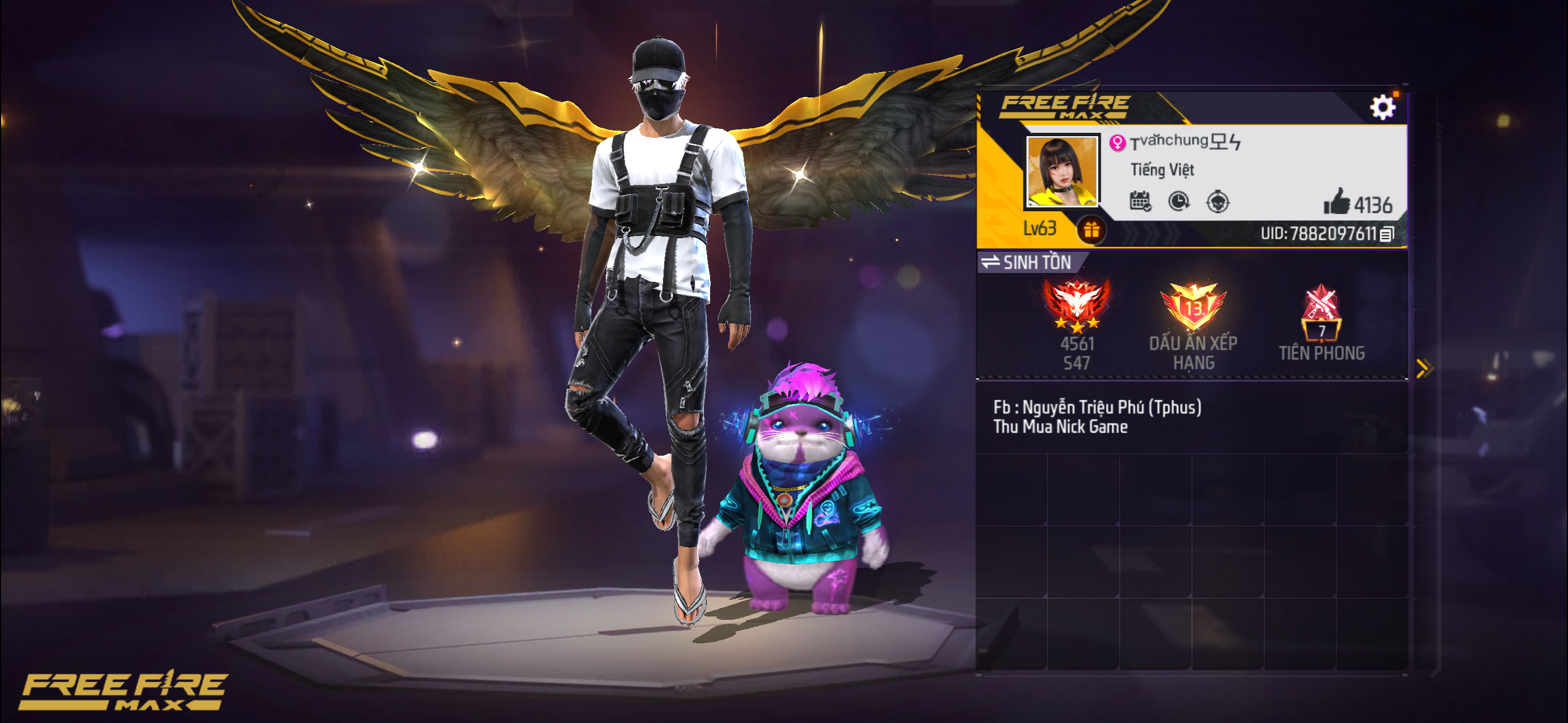Click the player name Tvănchung
This screenshot has height=723, width=1568.
click(1184, 142)
